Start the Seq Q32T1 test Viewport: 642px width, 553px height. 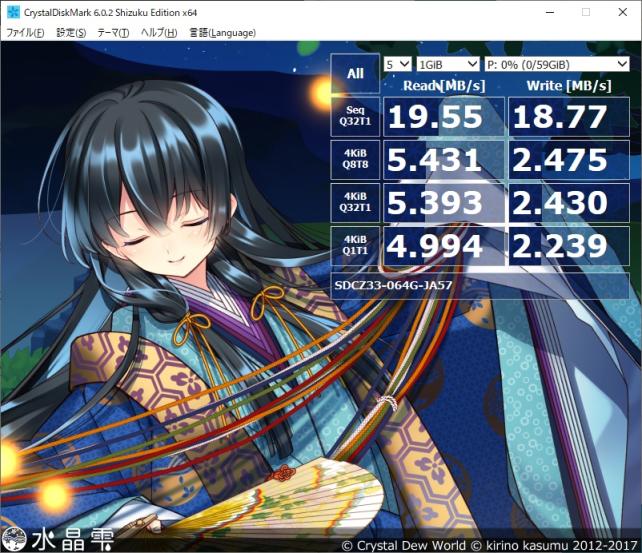coord(355,119)
